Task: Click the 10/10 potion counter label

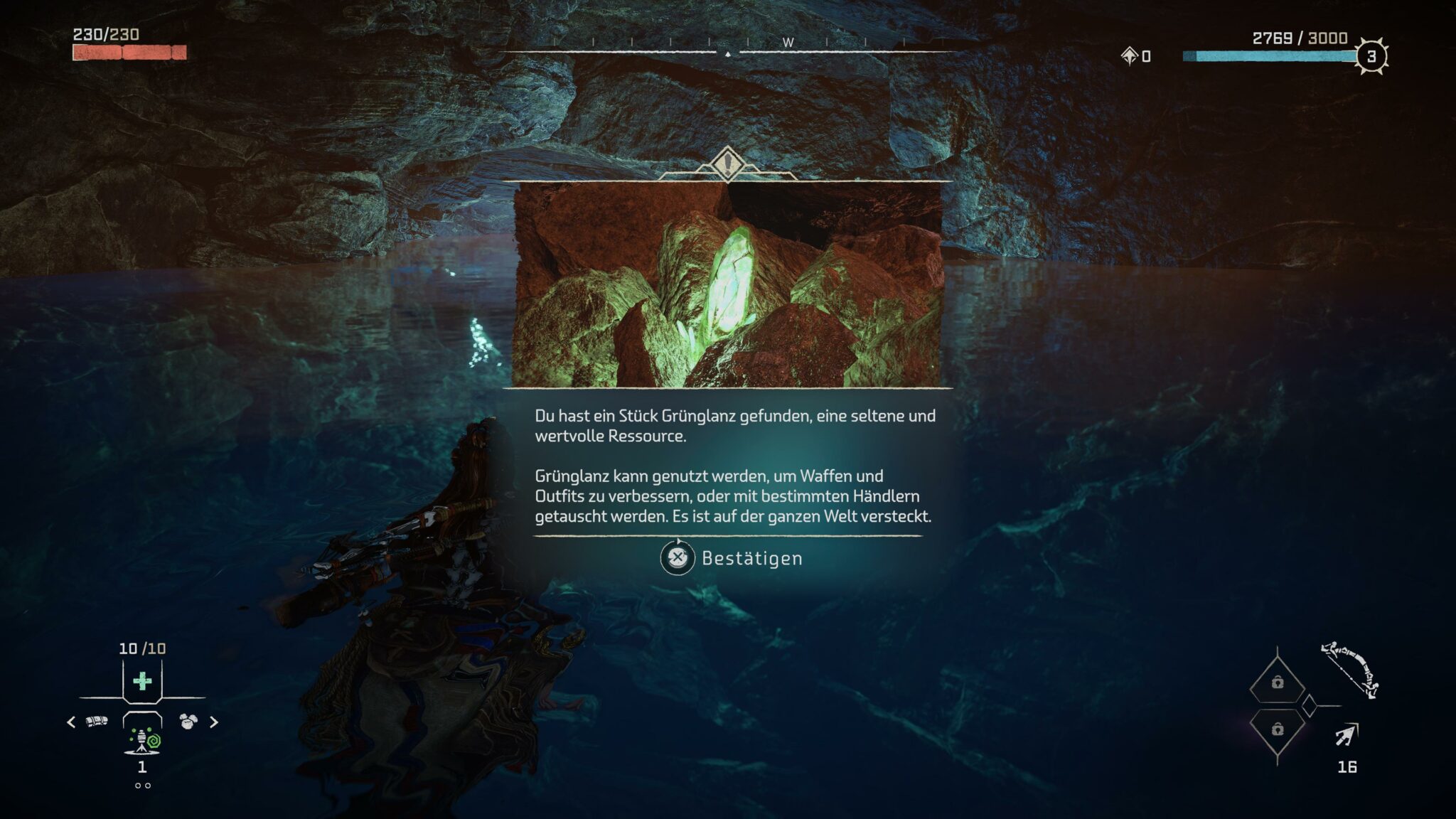Action: [x=141, y=648]
